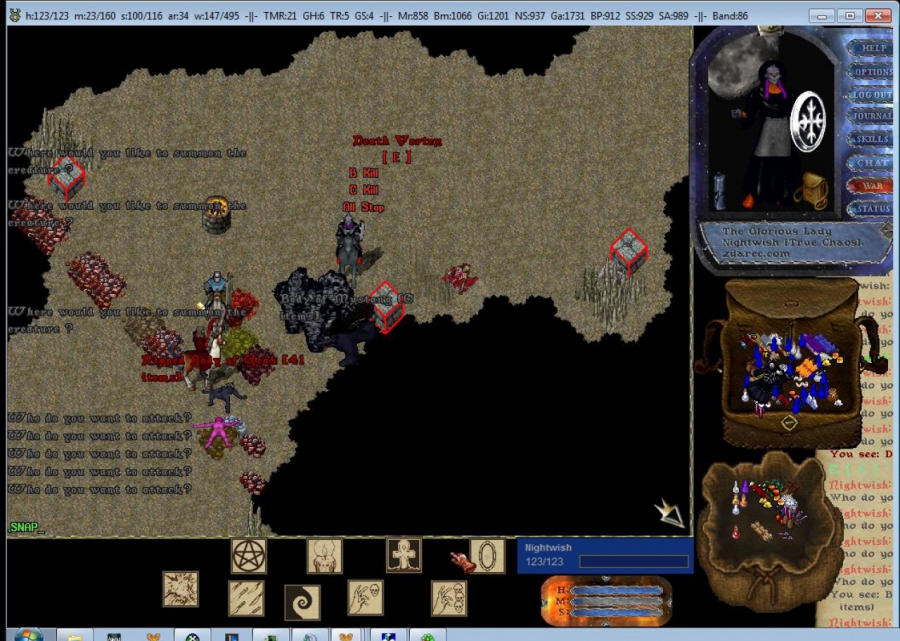Open the Chat window
The image size is (900, 641).
(x=872, y=163)
